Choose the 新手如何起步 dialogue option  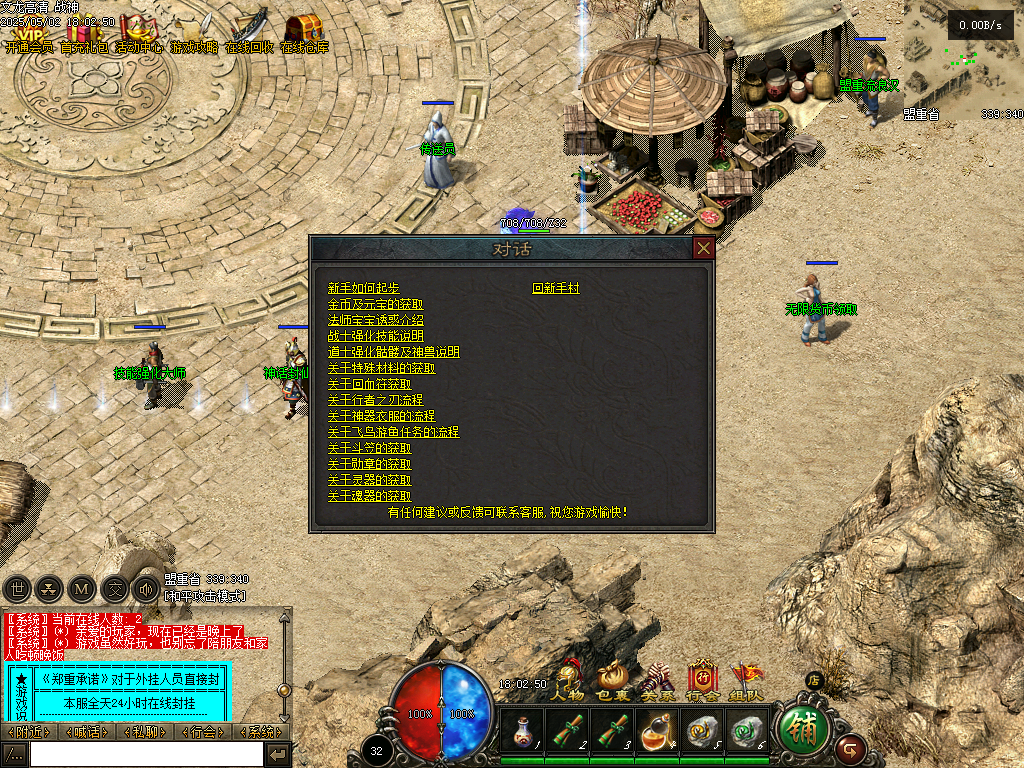(363, 288)
